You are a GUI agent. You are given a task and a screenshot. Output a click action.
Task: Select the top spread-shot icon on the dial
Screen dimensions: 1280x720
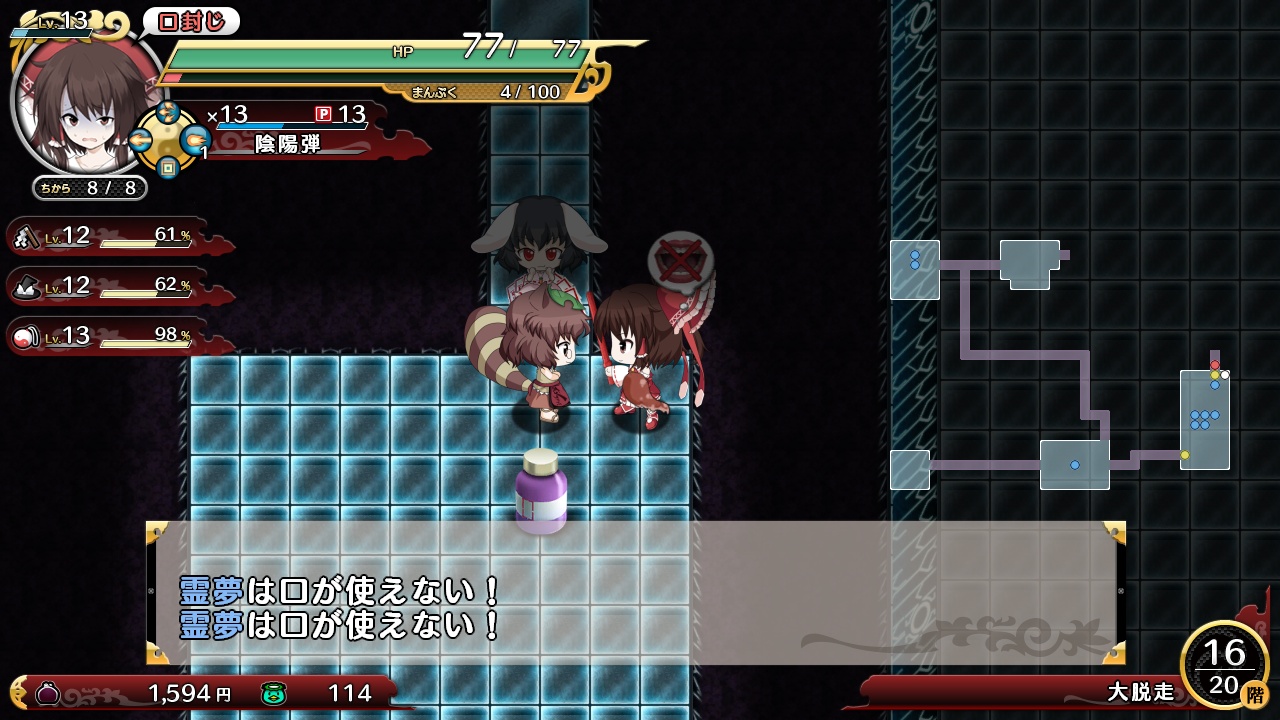point(168,113)
